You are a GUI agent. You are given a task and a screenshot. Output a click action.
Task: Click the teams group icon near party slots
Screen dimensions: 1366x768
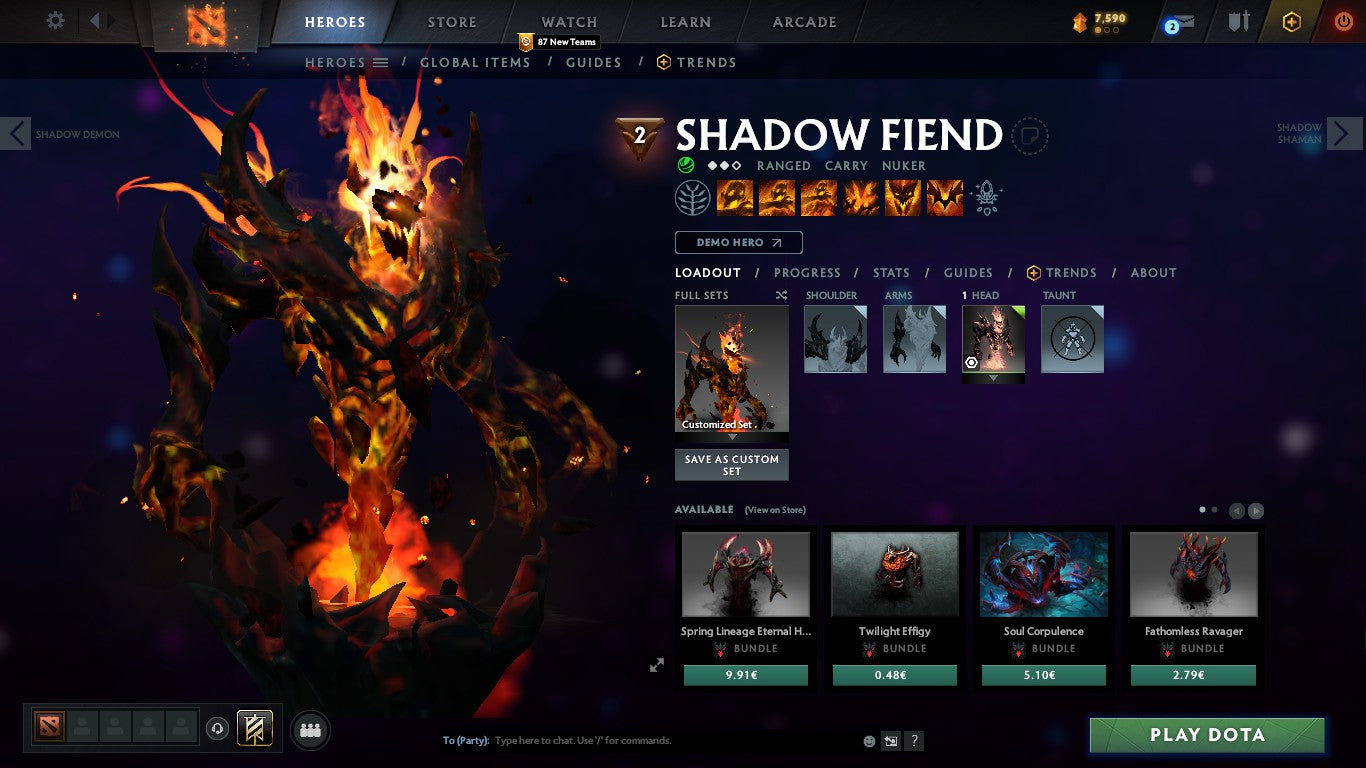tap(310, 730)
